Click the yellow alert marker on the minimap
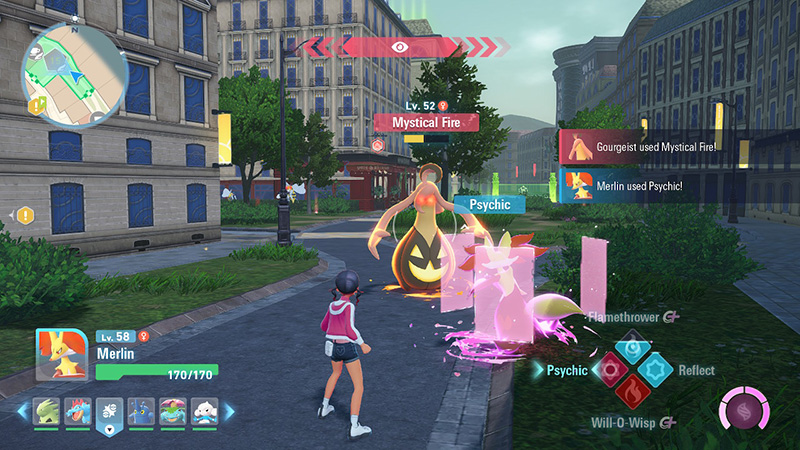The height and width of the screenshot is (450, 800). pos(37,104)
